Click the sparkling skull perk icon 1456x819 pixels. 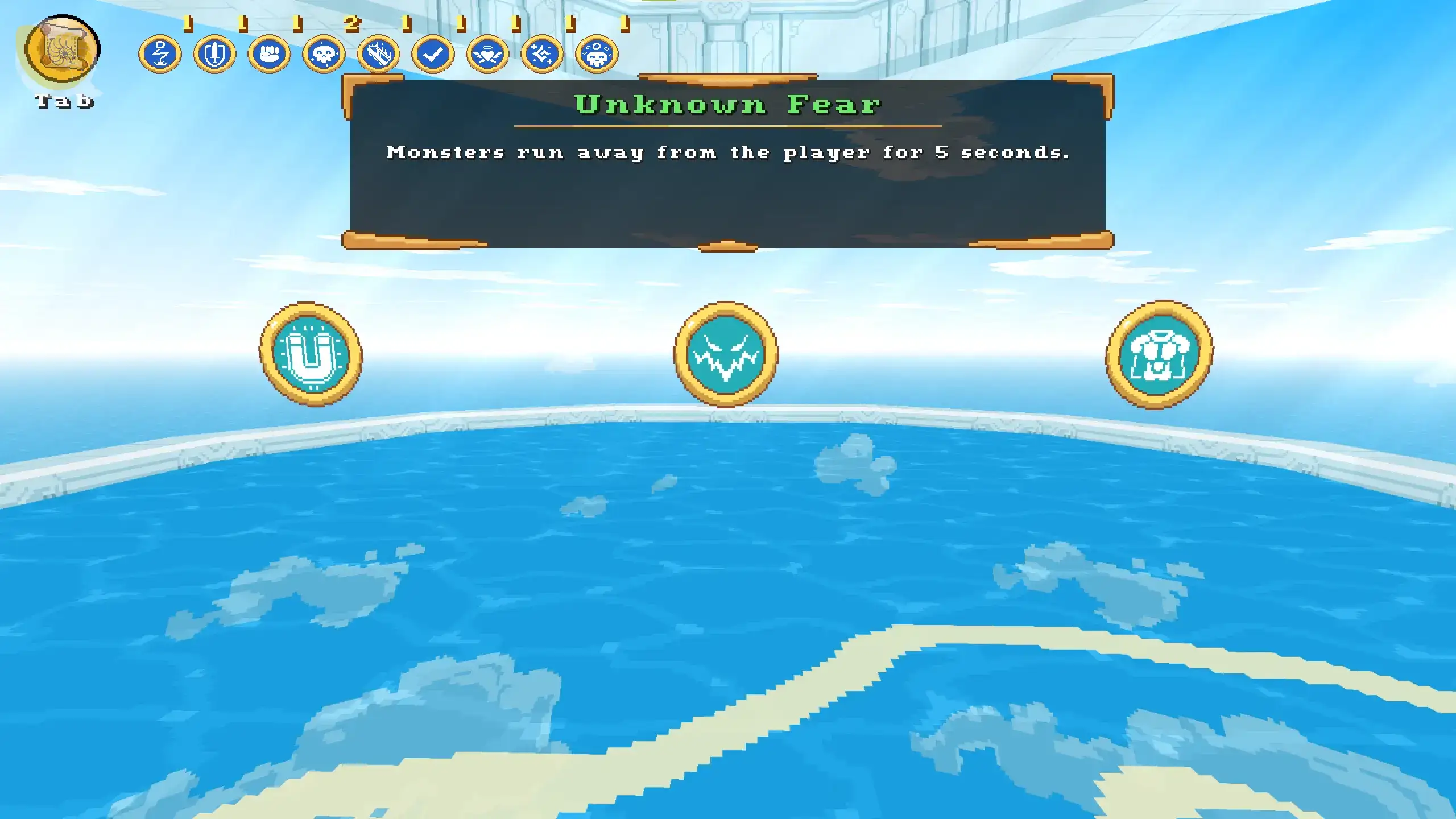click(324, 55)
